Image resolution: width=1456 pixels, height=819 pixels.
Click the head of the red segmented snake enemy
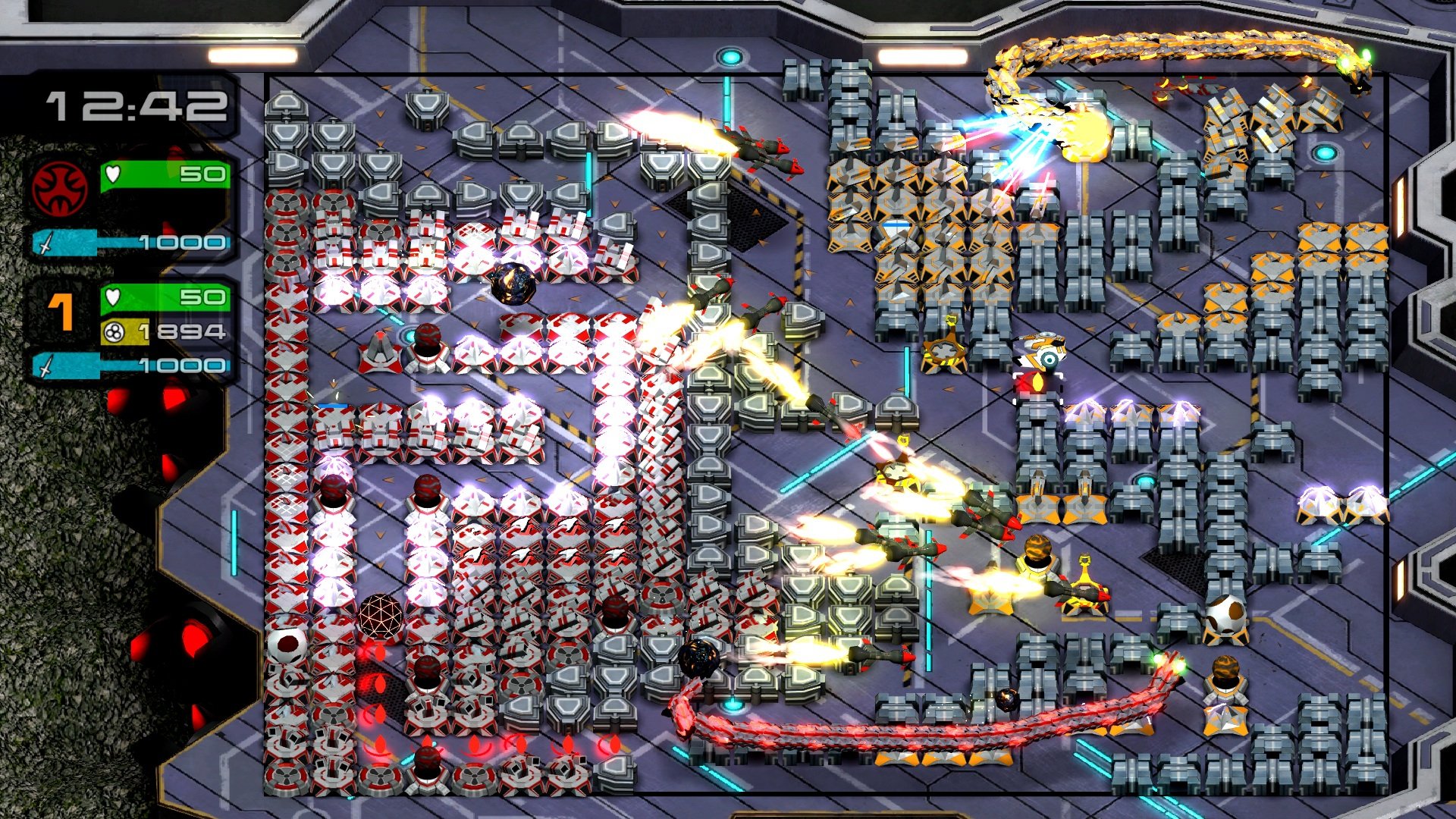coord(1169,662)
